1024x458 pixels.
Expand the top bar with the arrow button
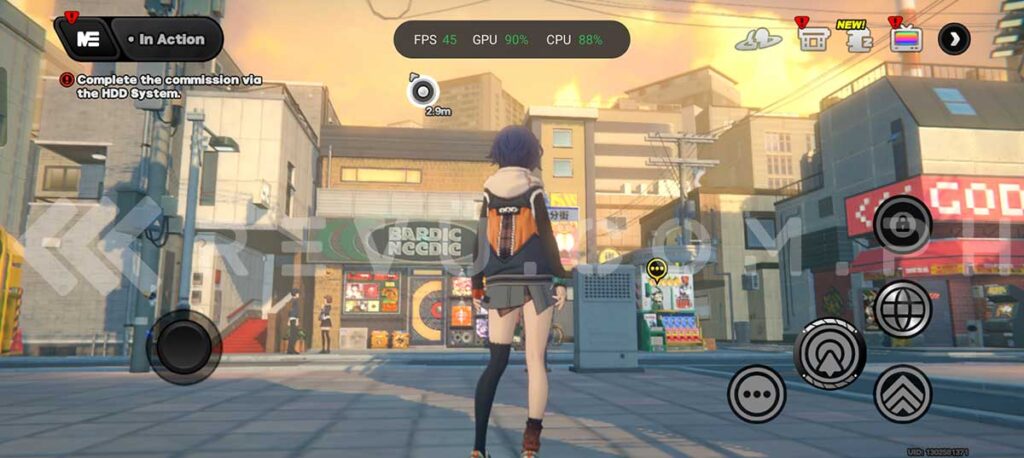coord(954,39)
